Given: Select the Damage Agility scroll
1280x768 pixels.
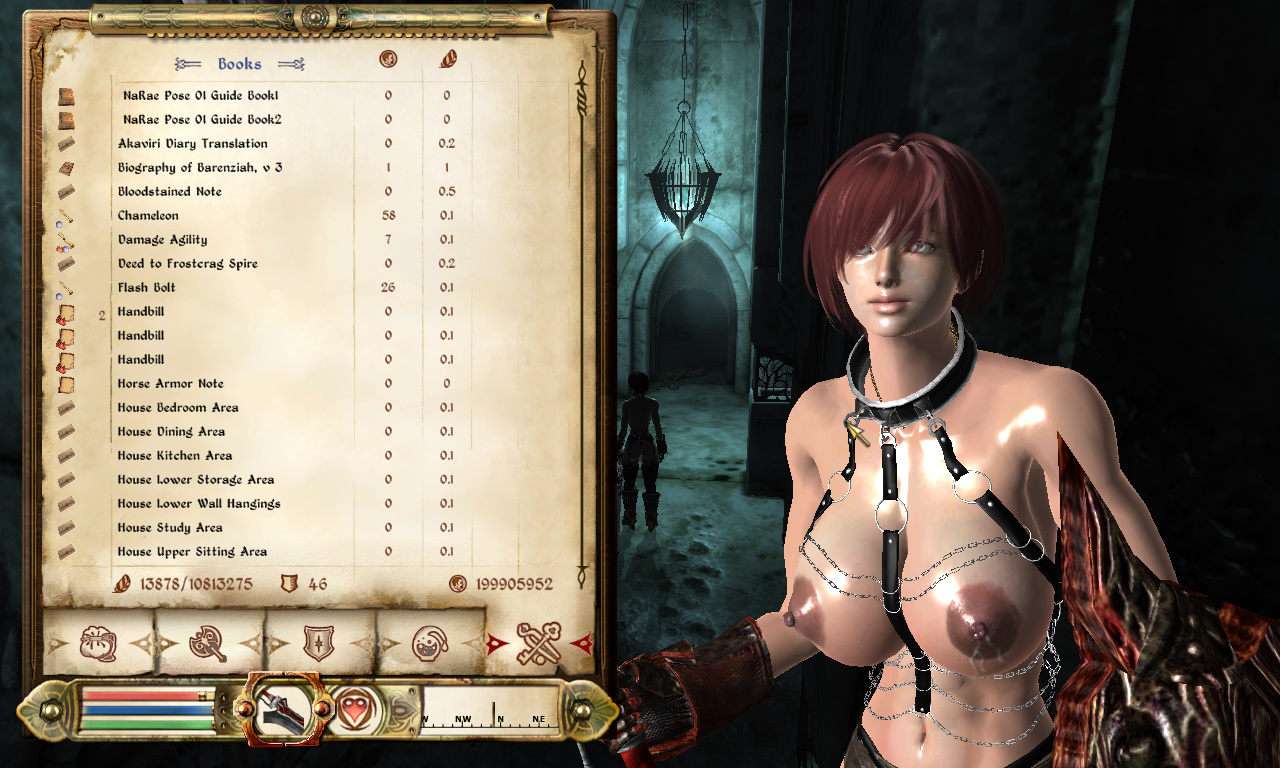Looking at the screenshot, I should click(x=164, y=240).
